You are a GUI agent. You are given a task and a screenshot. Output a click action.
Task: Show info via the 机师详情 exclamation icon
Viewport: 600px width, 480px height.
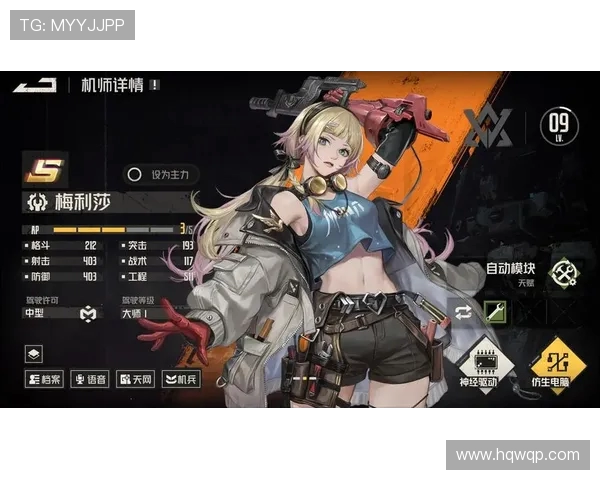coord(155,86)
